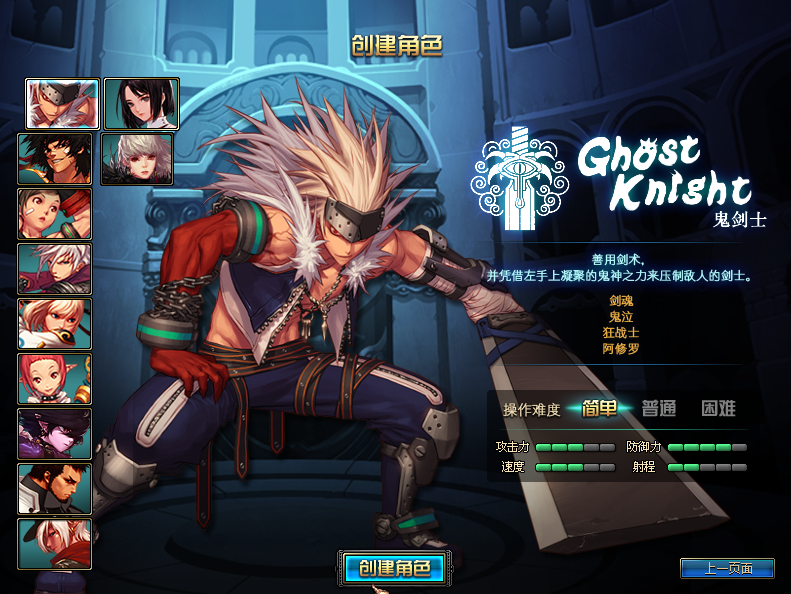The height and width of the screenshot is (594, 791).
Task: Click the 创建角色 create character button
Action: [393, 568]
